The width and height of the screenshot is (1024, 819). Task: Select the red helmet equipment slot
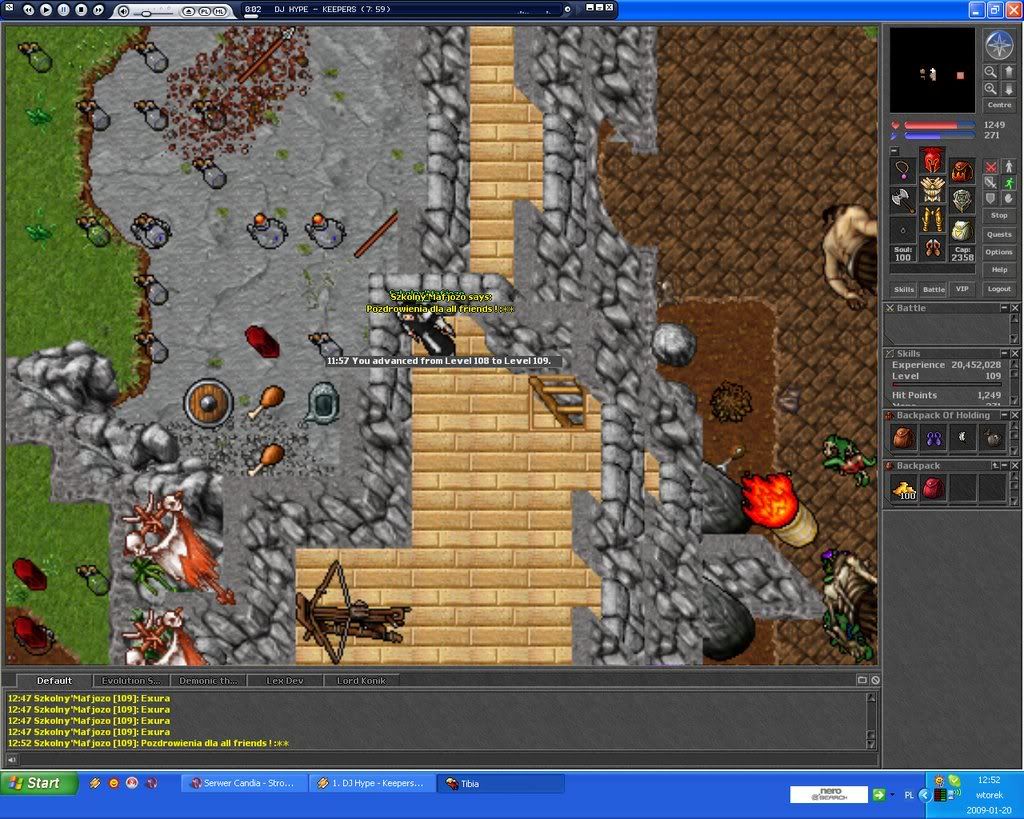click(x=932, y=160)
